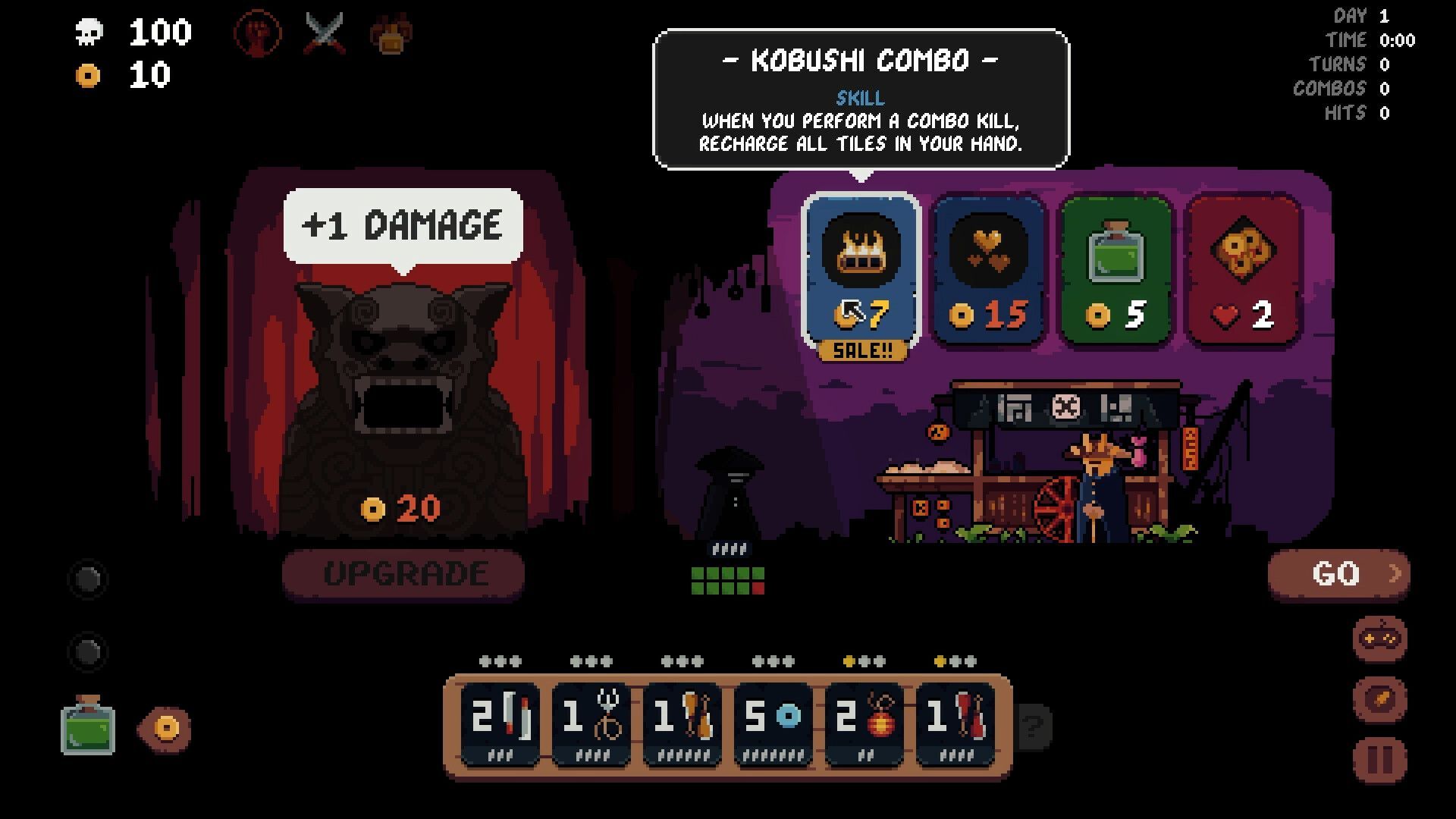Select the hearts skill costing 15 coins

pyautogui.click(x=989, y=269)
